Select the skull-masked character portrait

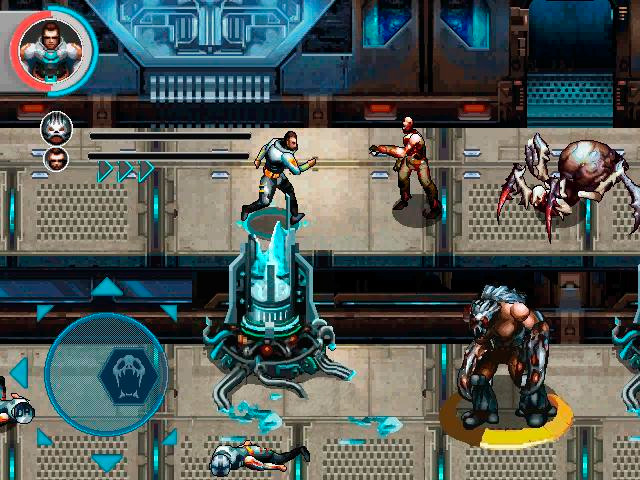point(56,127)
